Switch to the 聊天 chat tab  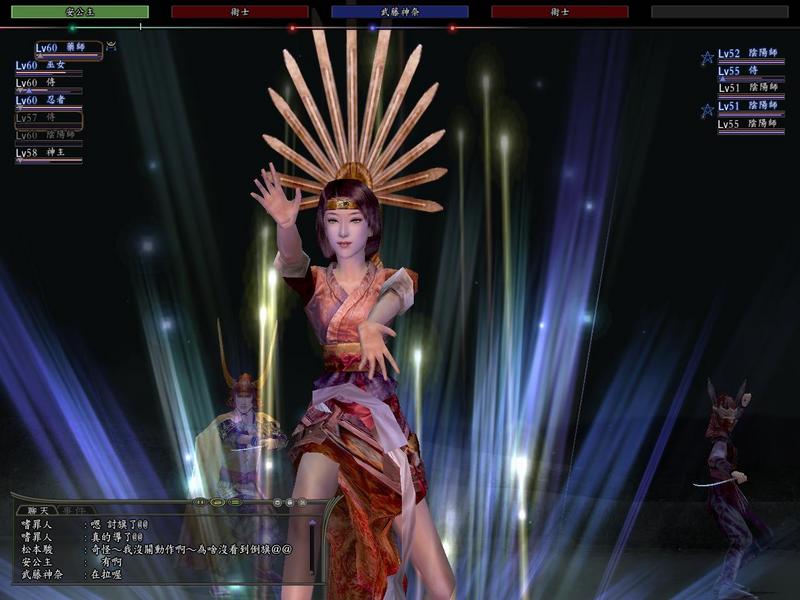click(x=36, y=510)
